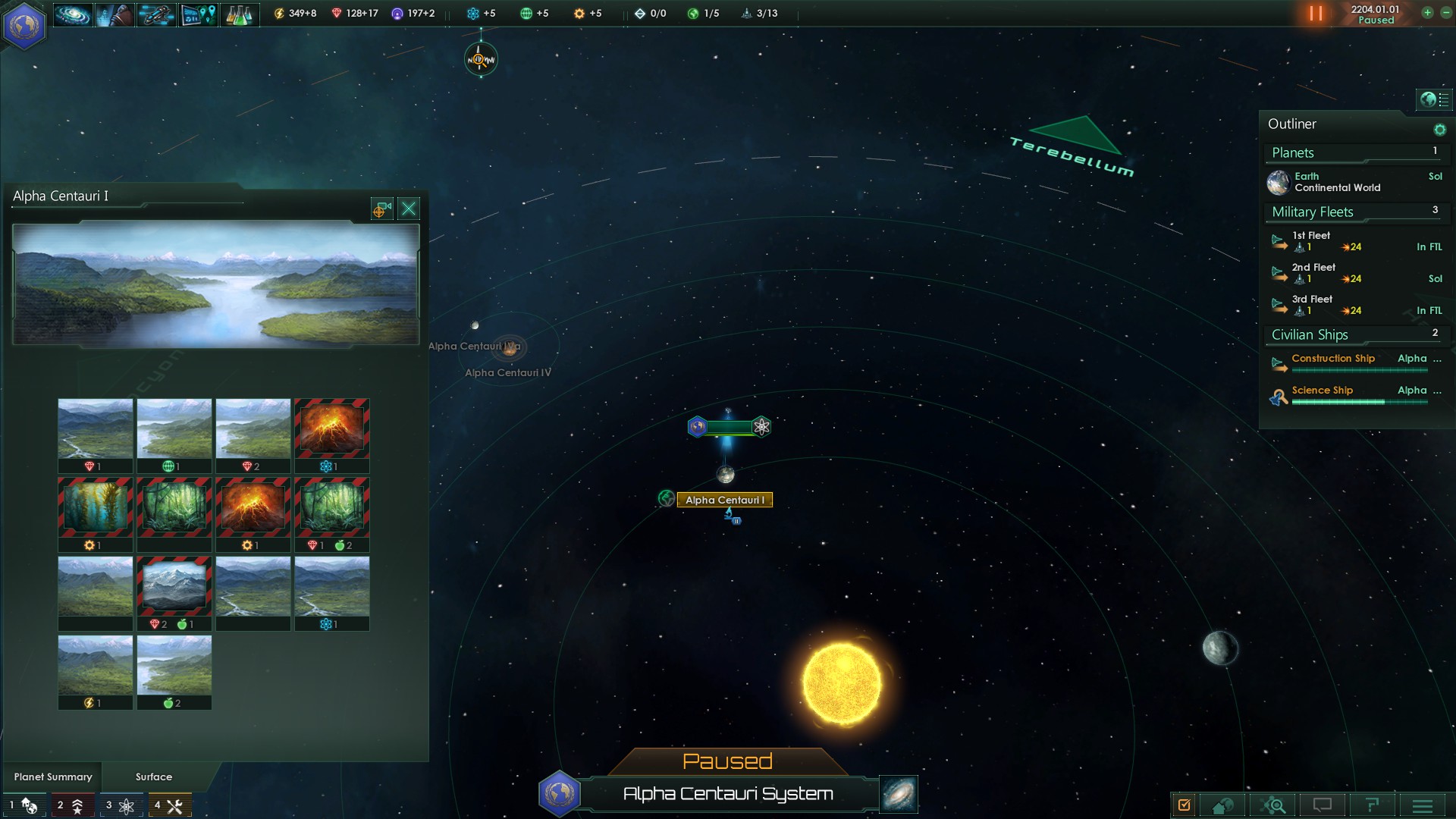Switch to galaxy map view button
The width and height of the screenshot is (1456, 819).
click(x=899, y=793)
